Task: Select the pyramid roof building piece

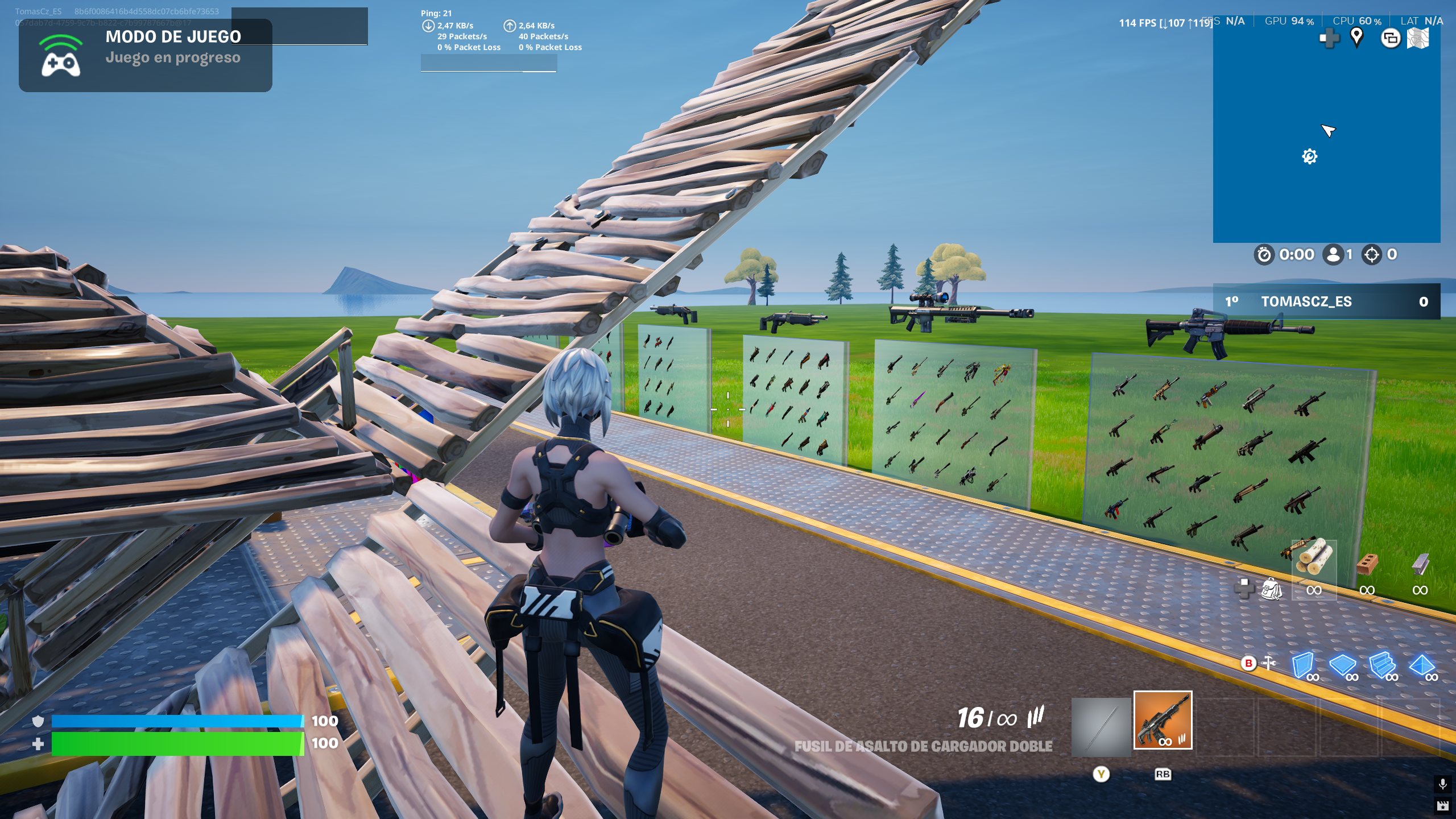Action: [x=1421, y=664]
